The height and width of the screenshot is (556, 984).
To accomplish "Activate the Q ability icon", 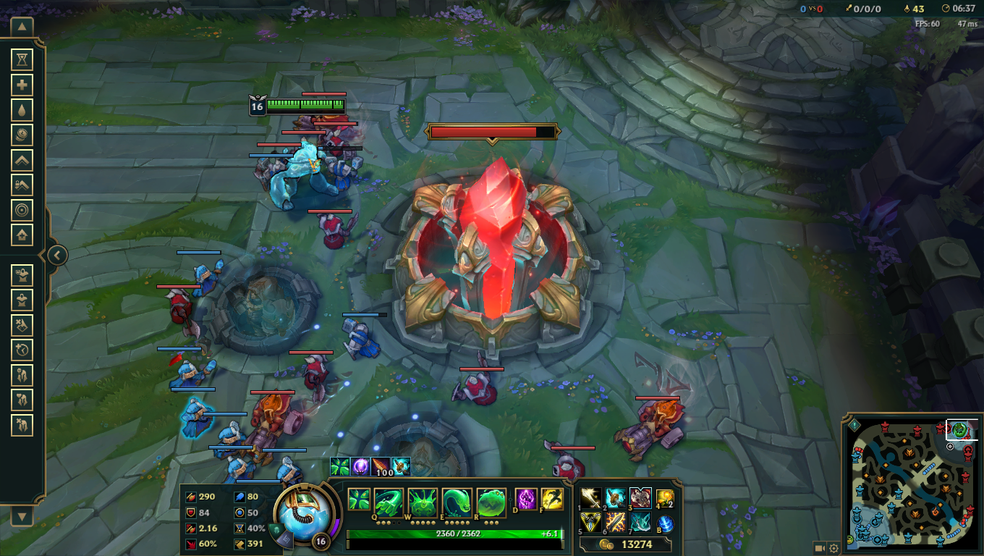I will [x=390, y=500].
